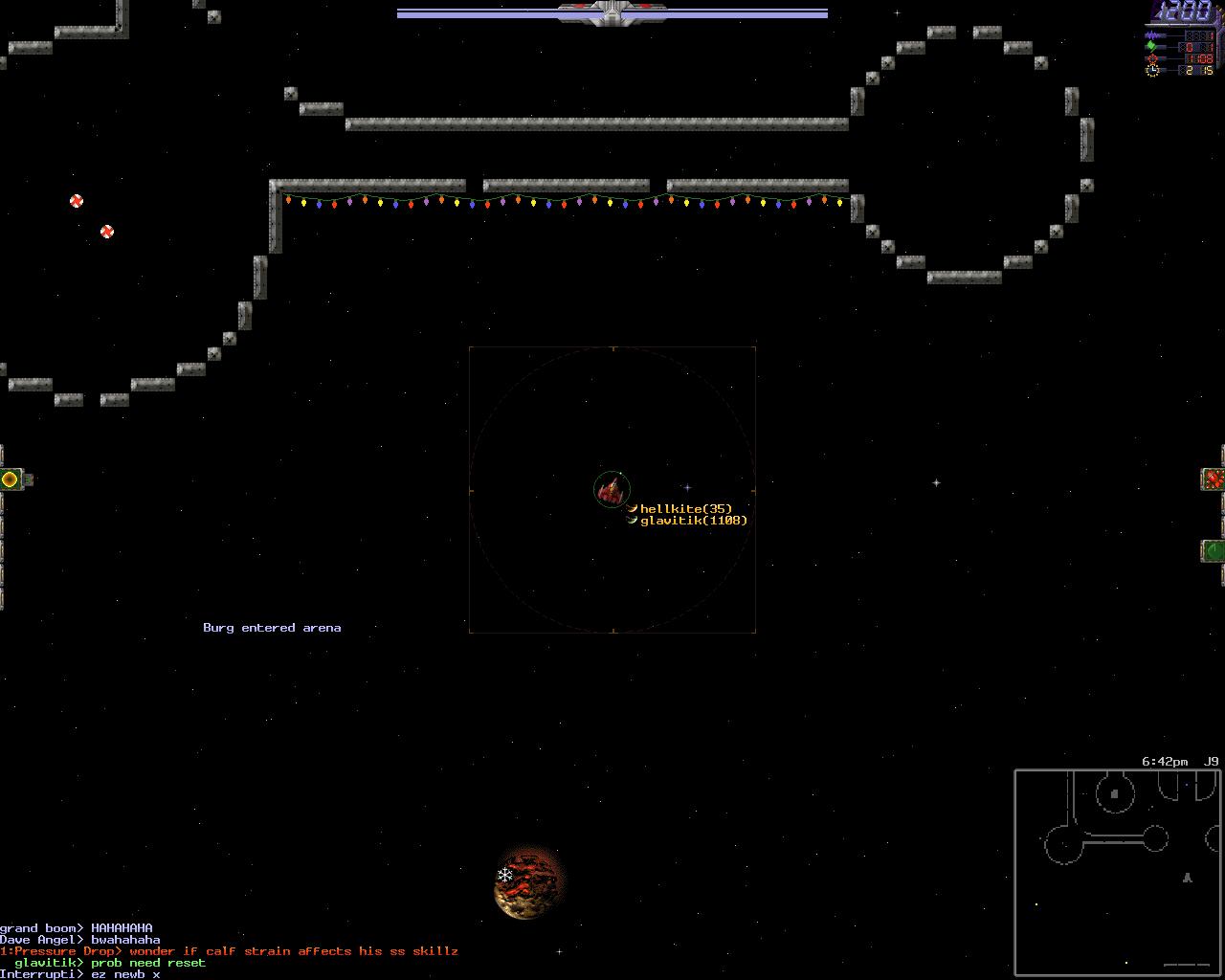Screen dimensions: 1225x980
Task: Toggle the green radar dish indicator
Action: (1214, 551)
